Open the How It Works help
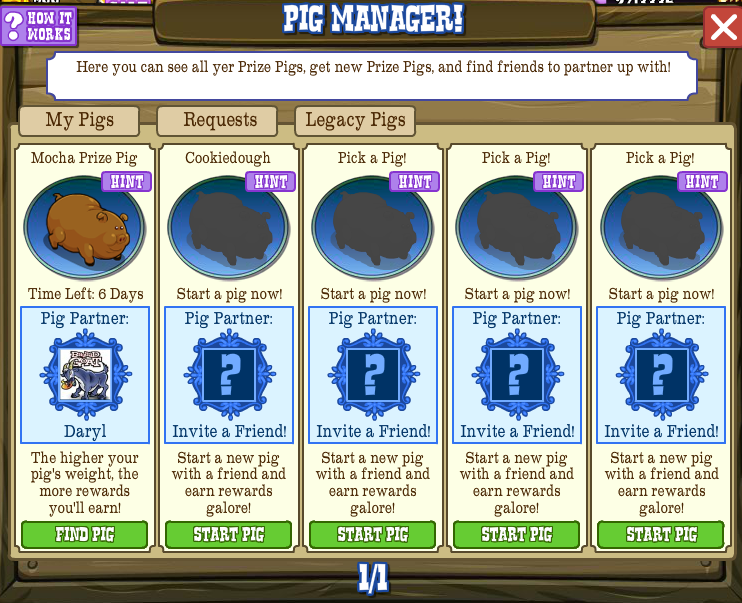Image resolution: width=742 pixels, height=603 pixels. coord(38,25)
